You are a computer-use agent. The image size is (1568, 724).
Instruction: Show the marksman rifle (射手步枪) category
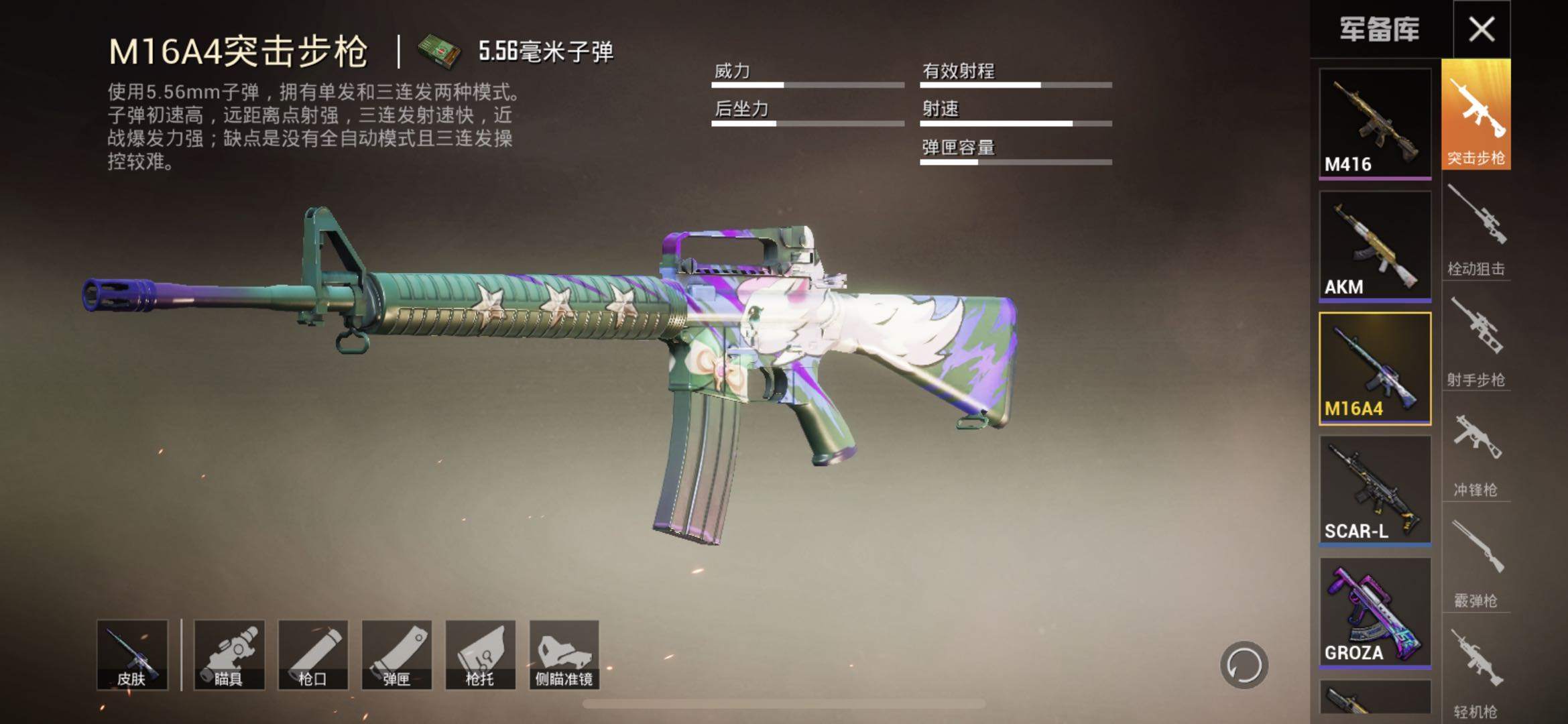(1475, 342)
